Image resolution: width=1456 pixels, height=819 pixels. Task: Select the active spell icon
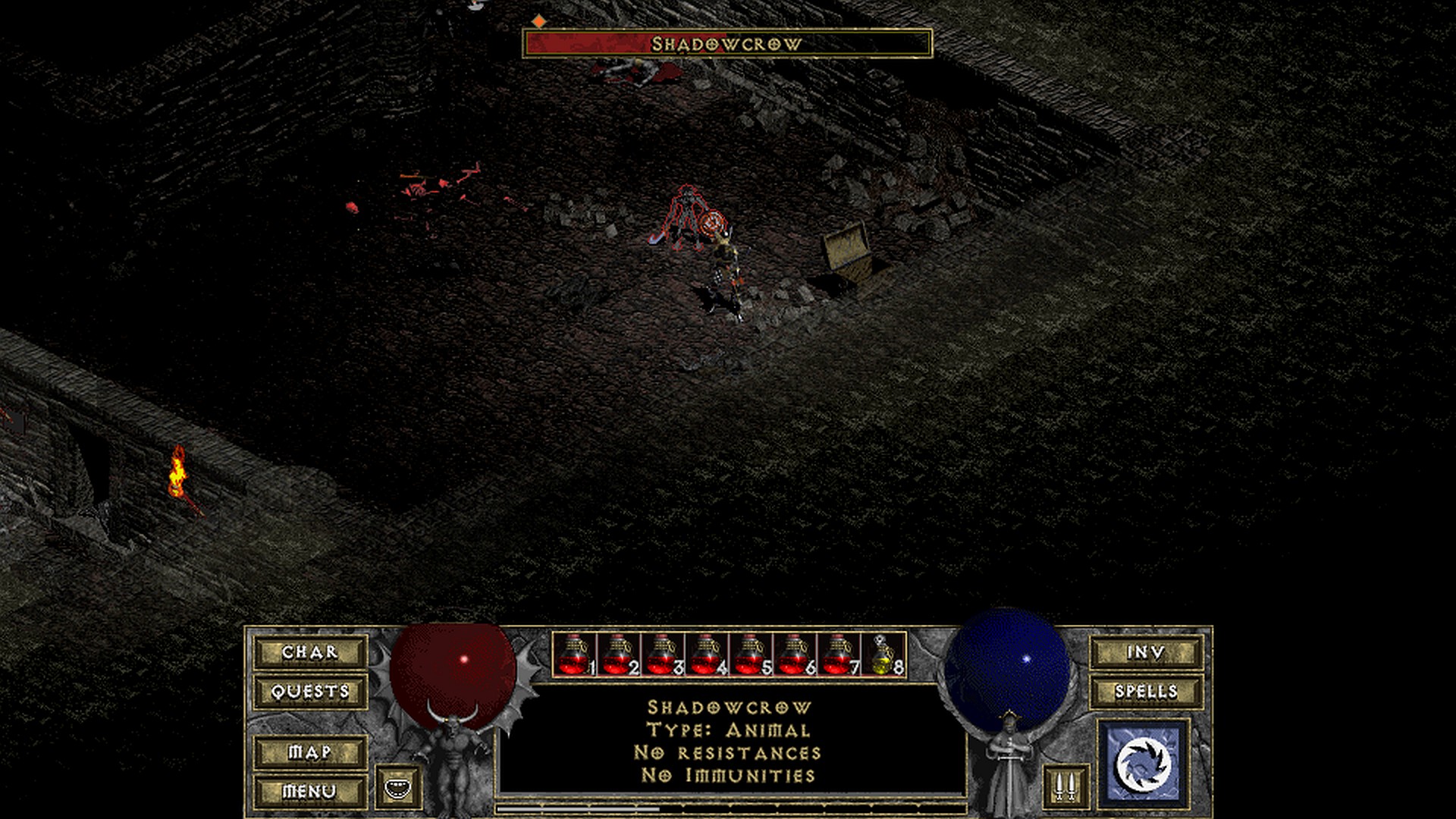click(x=1144, y=763)
